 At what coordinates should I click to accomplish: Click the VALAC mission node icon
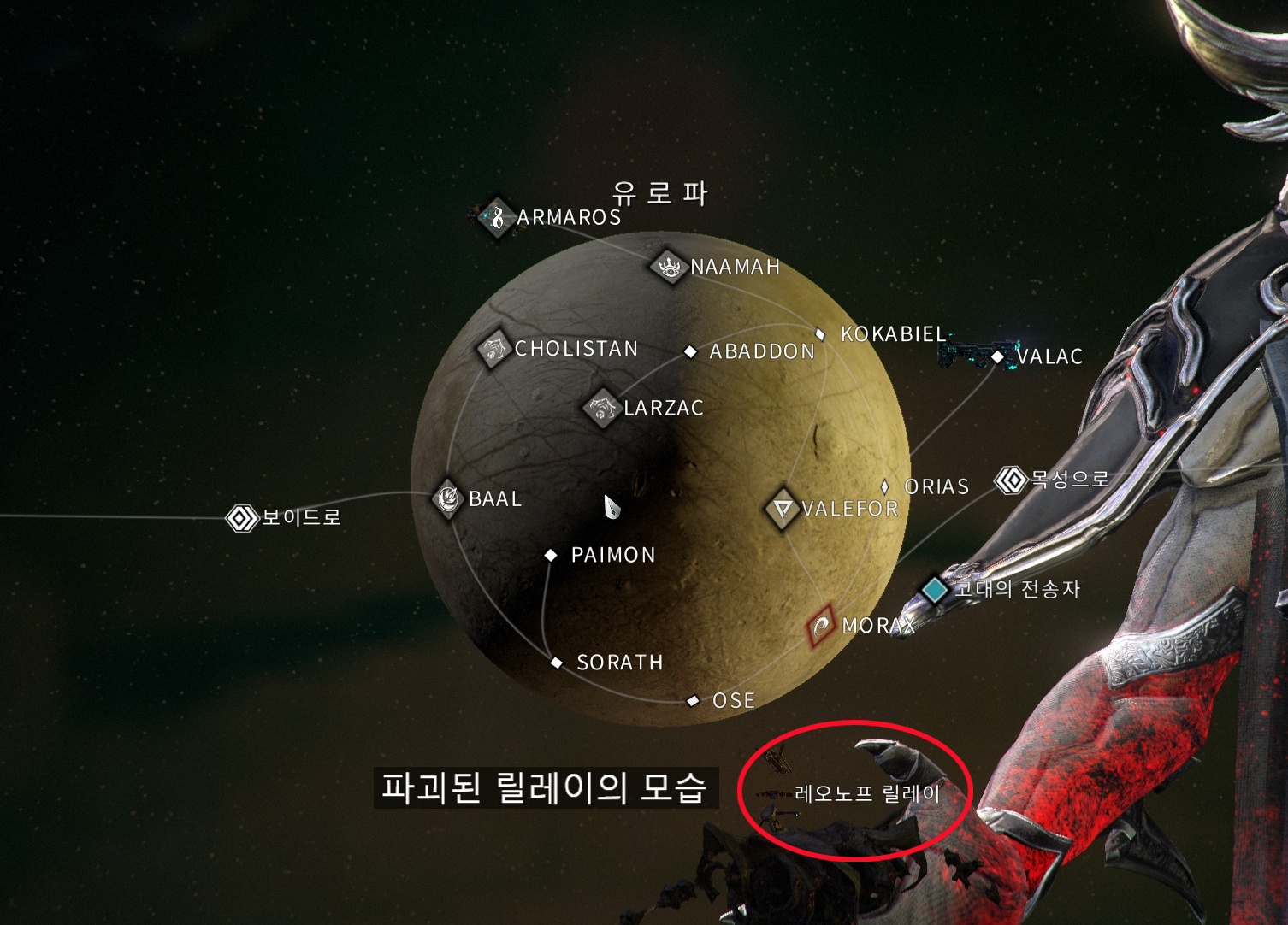pyautogui.click(x=999, y=356)
